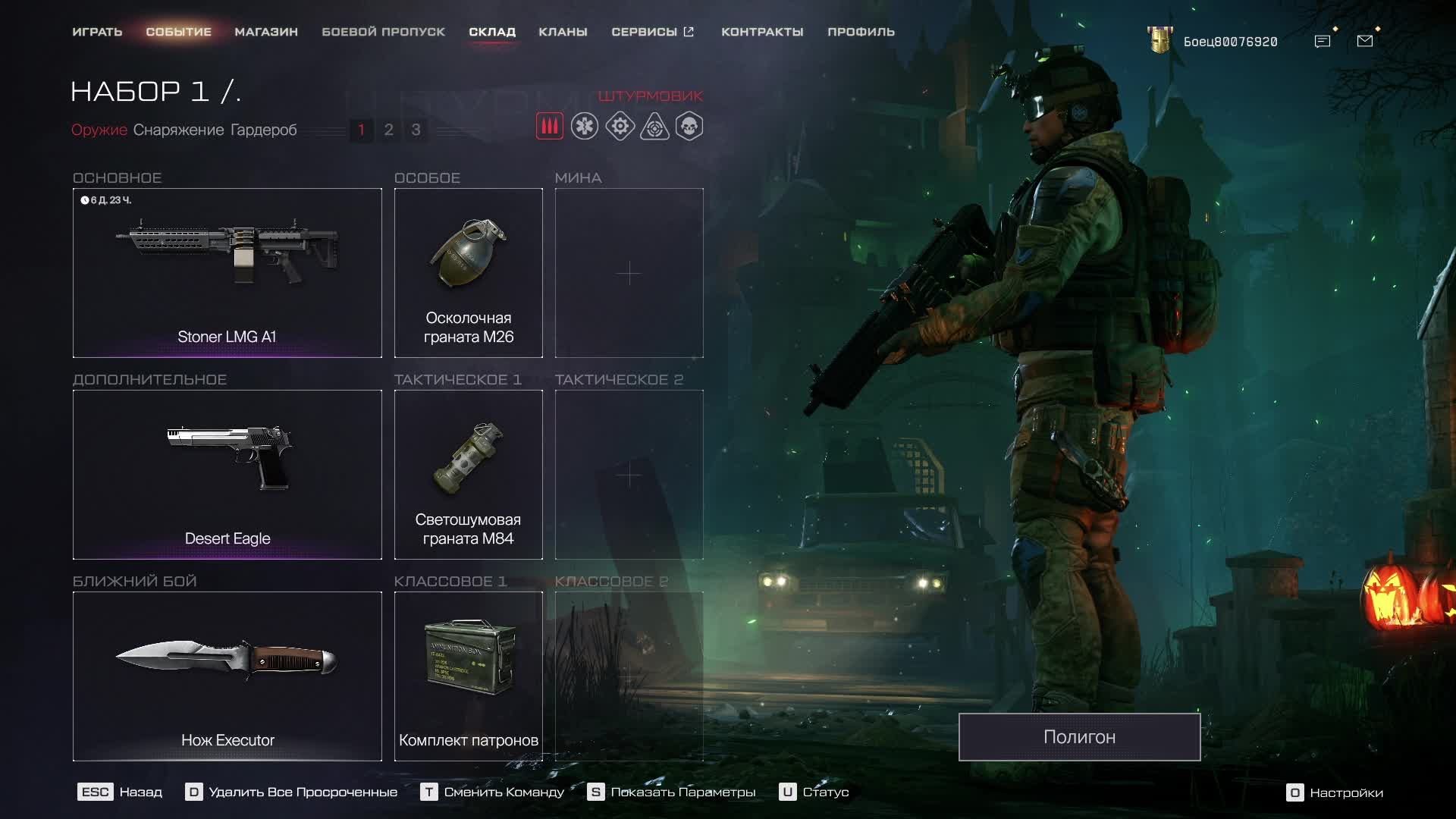Follow the Сервисы external link

pos(652,32)
